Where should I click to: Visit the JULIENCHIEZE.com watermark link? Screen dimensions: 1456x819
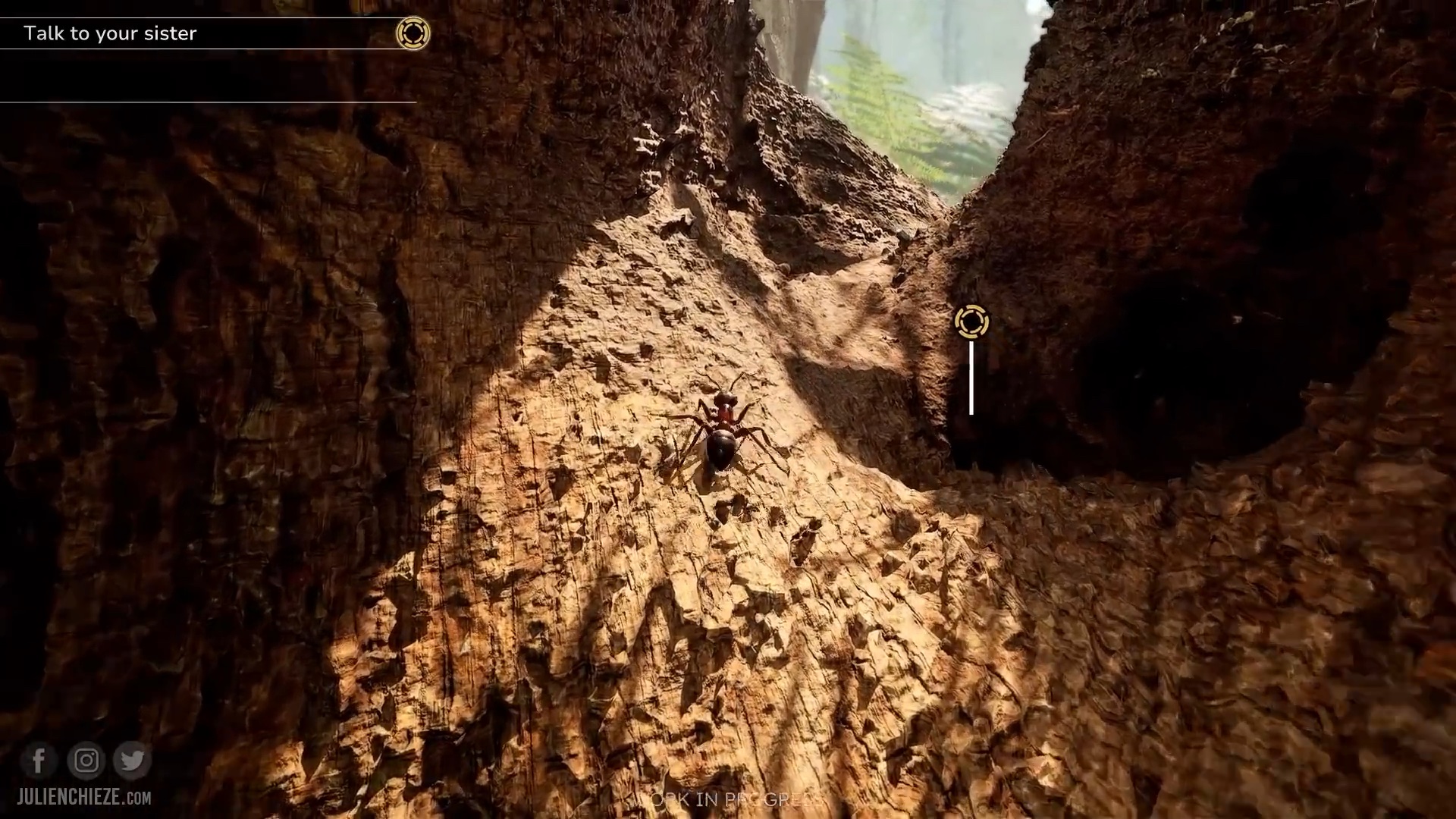[x=84, y=798]
